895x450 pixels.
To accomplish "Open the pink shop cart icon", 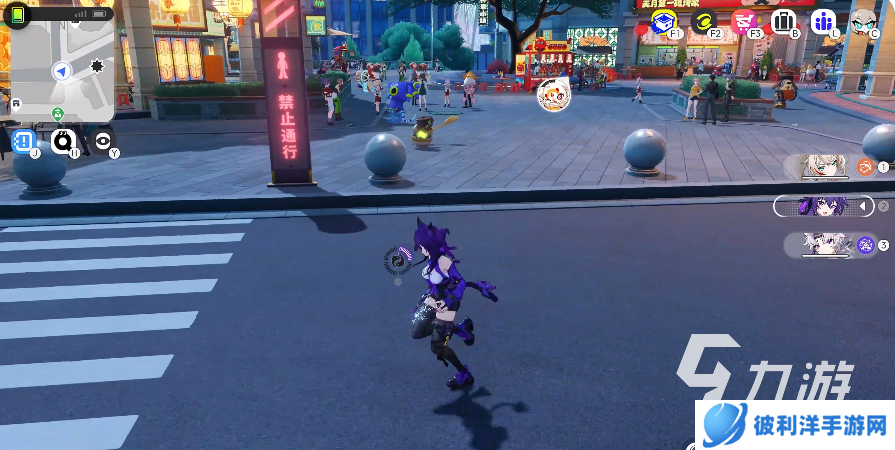I will tap(743, 21).
